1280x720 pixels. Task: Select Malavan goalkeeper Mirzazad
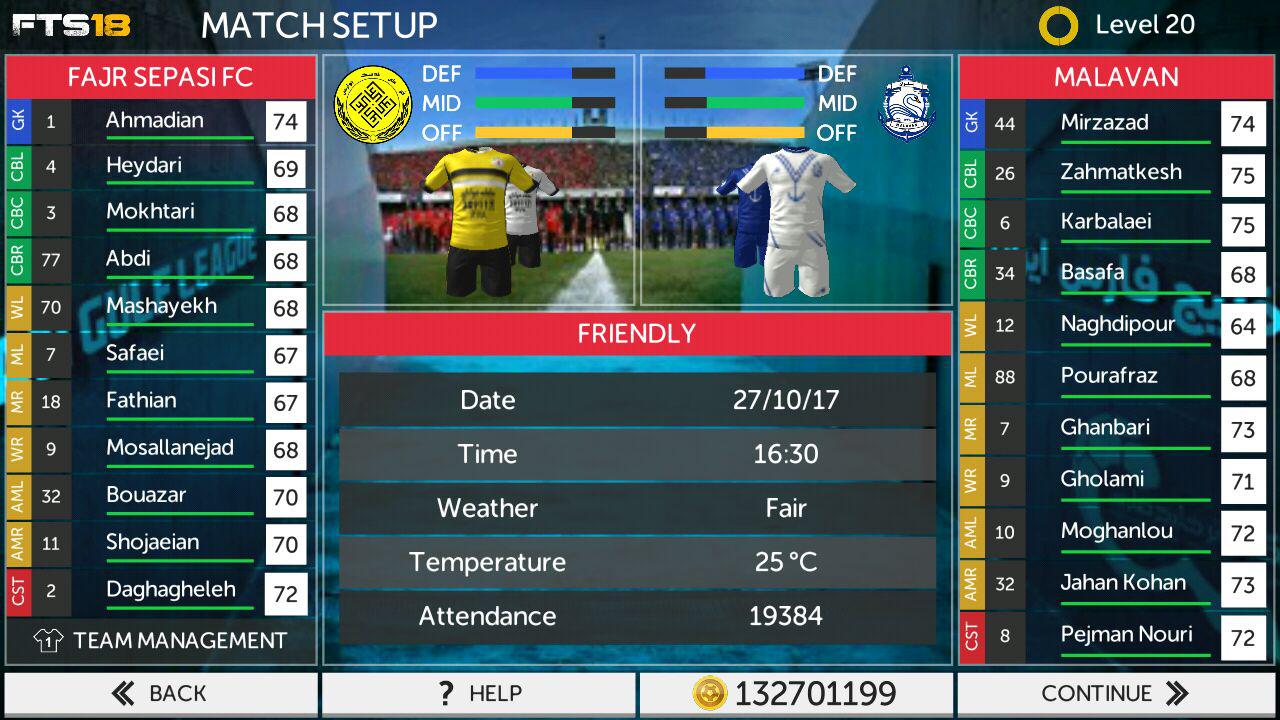(x=1104, y=123)
